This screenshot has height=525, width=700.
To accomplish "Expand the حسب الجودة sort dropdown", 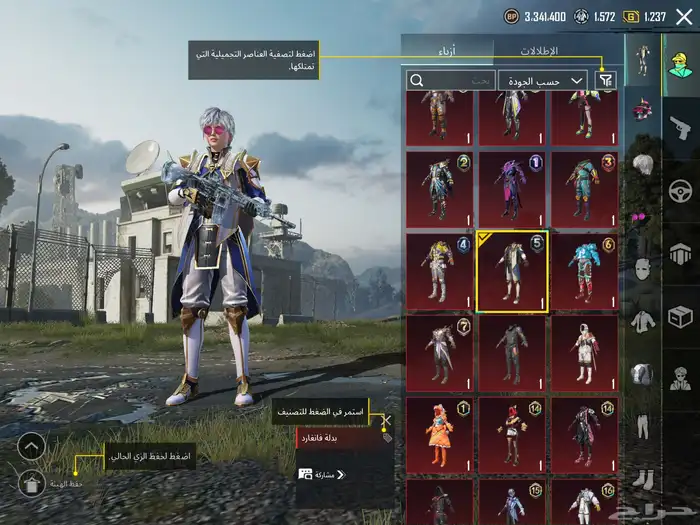I will 543,80.
